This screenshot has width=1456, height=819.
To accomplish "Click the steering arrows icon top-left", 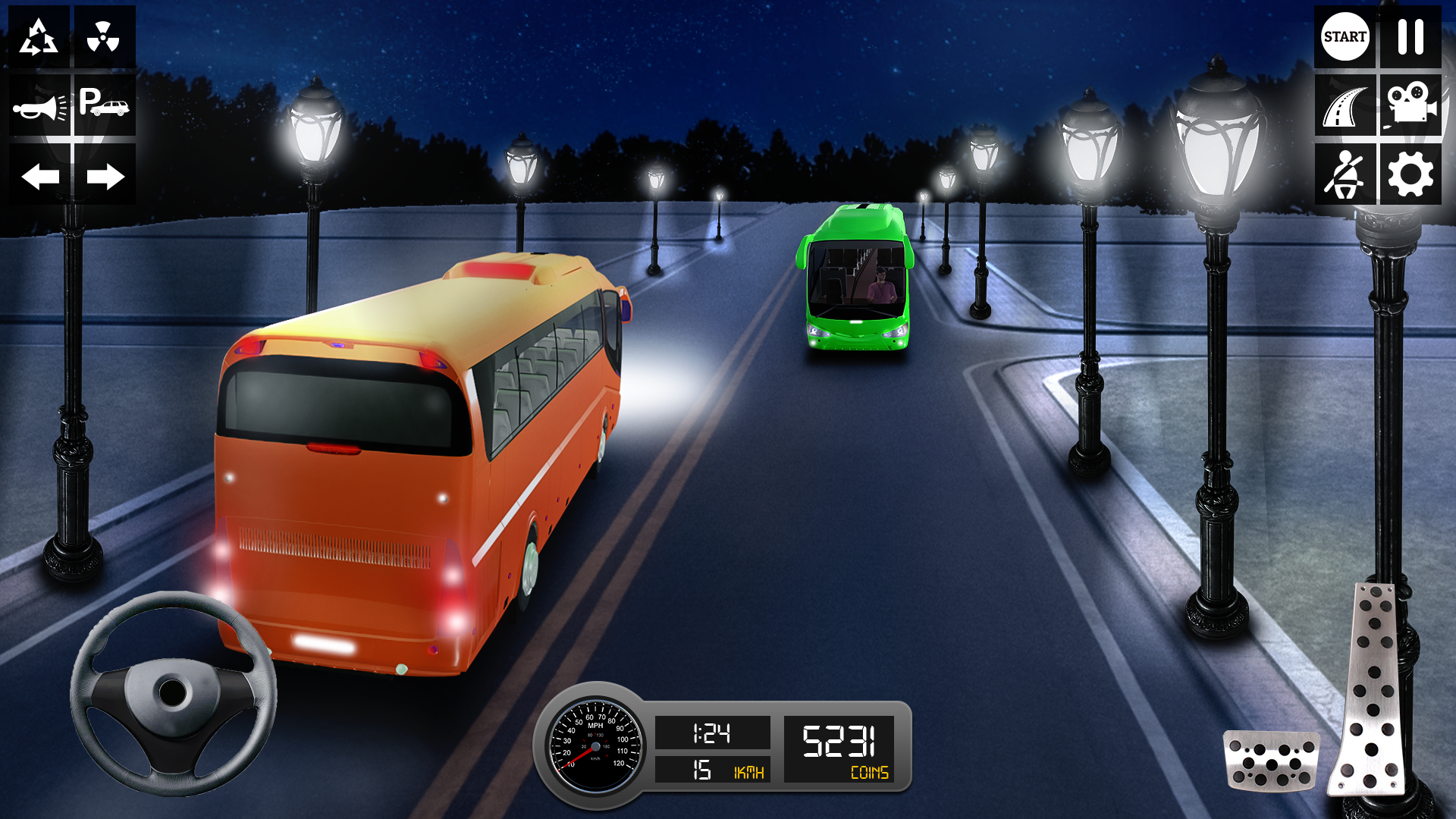I will [x=39, y=36].
